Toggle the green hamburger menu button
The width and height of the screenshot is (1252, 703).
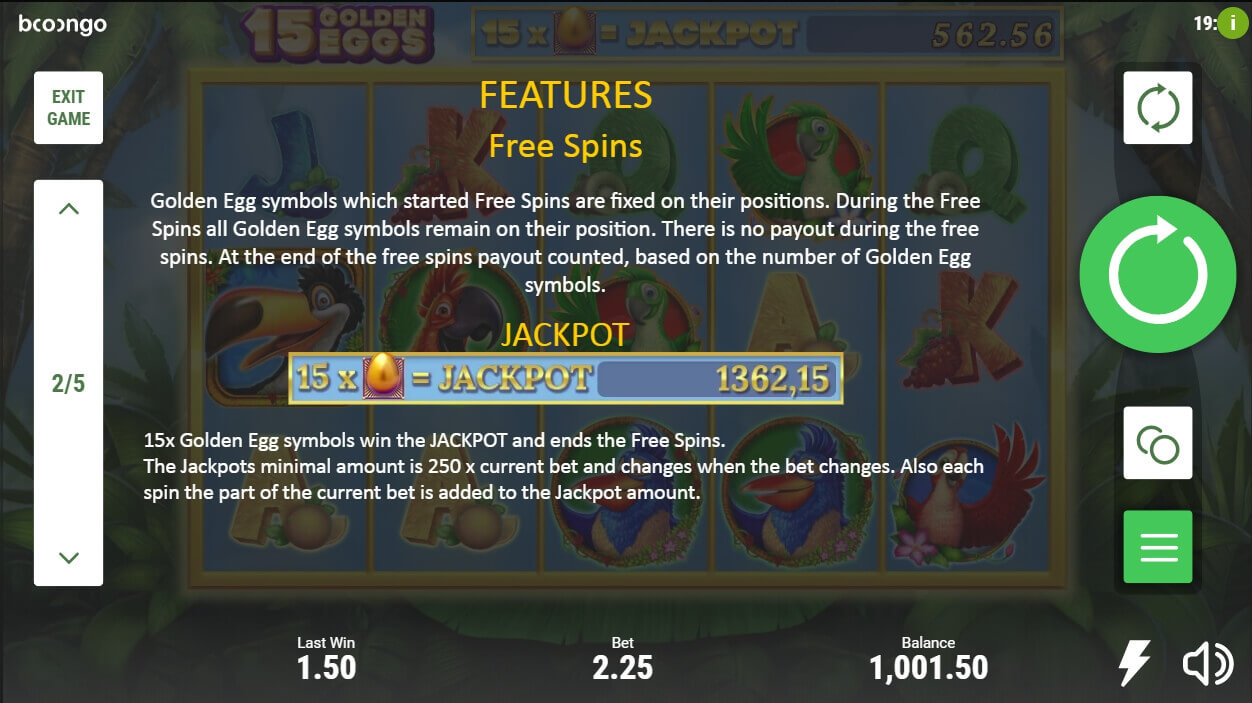pos(1157,547)
